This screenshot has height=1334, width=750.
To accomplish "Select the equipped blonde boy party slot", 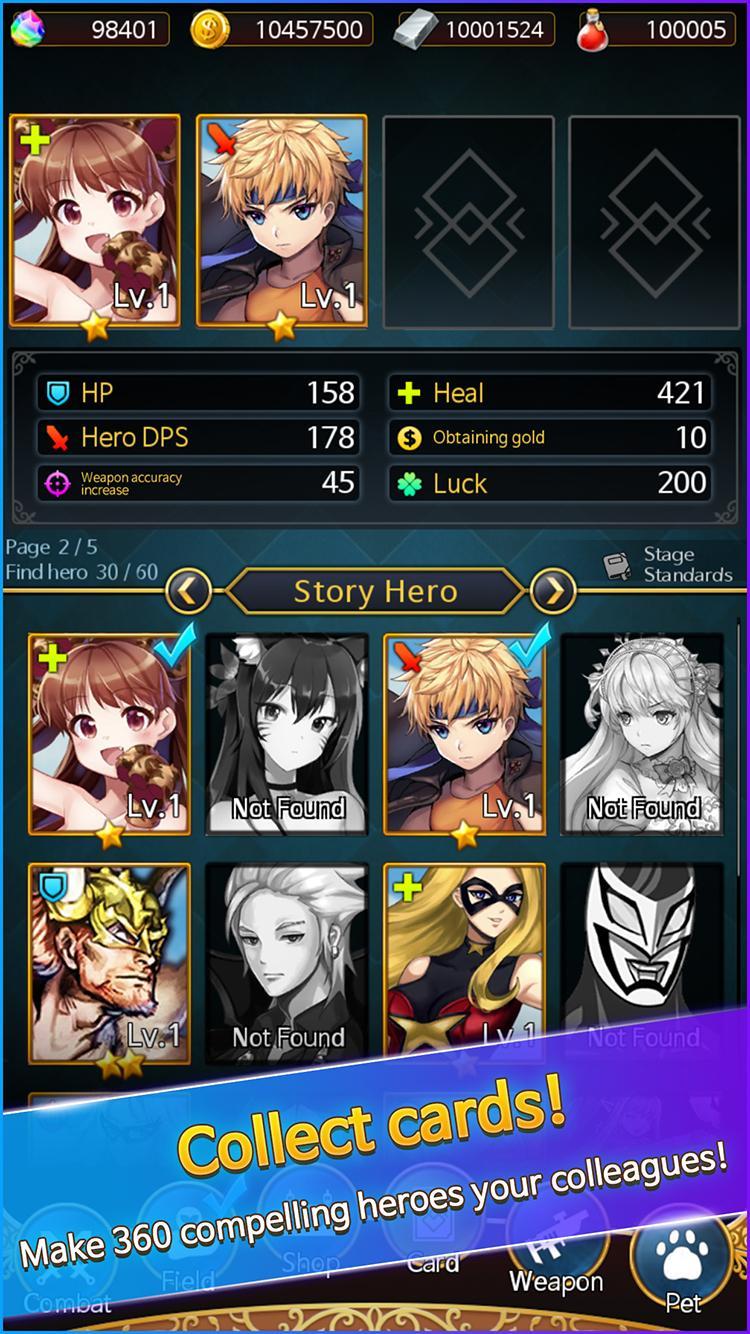I will coord(282,221).
